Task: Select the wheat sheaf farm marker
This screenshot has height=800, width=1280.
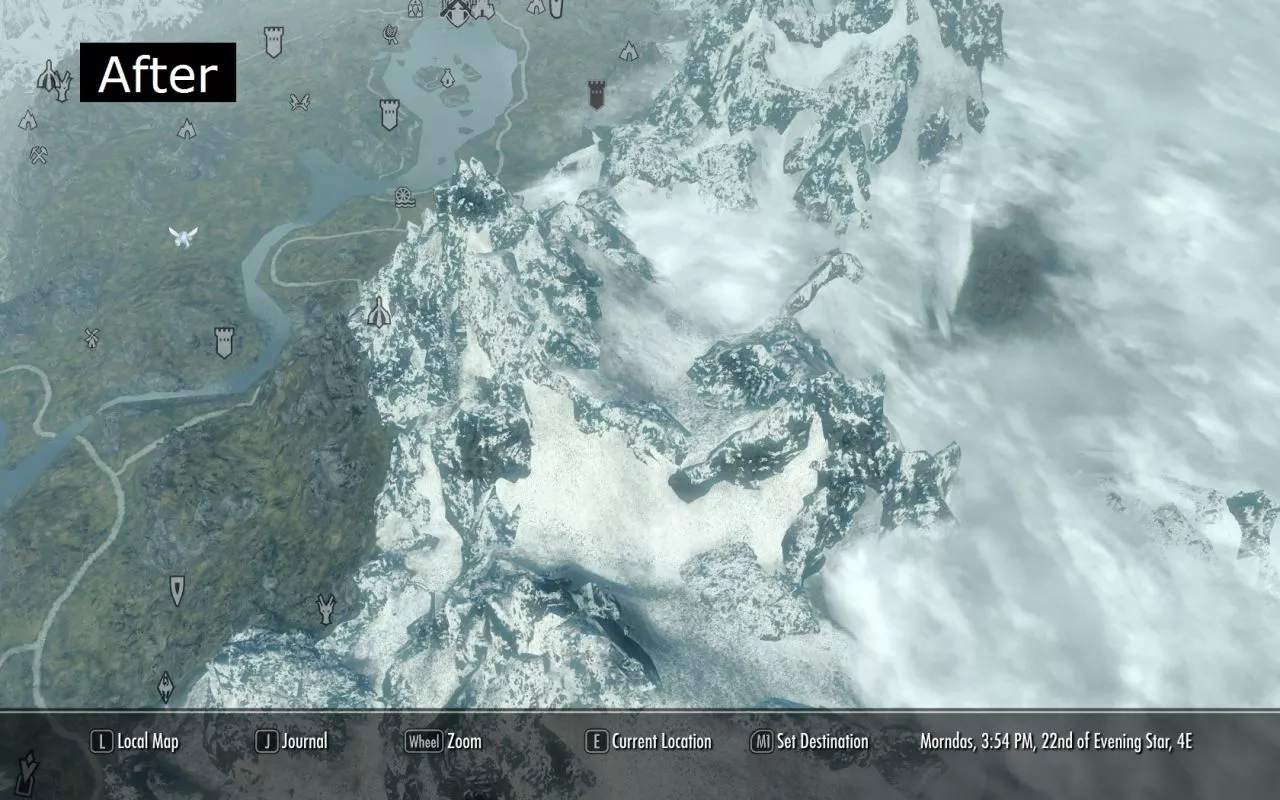Action: (x=391, y=35)
